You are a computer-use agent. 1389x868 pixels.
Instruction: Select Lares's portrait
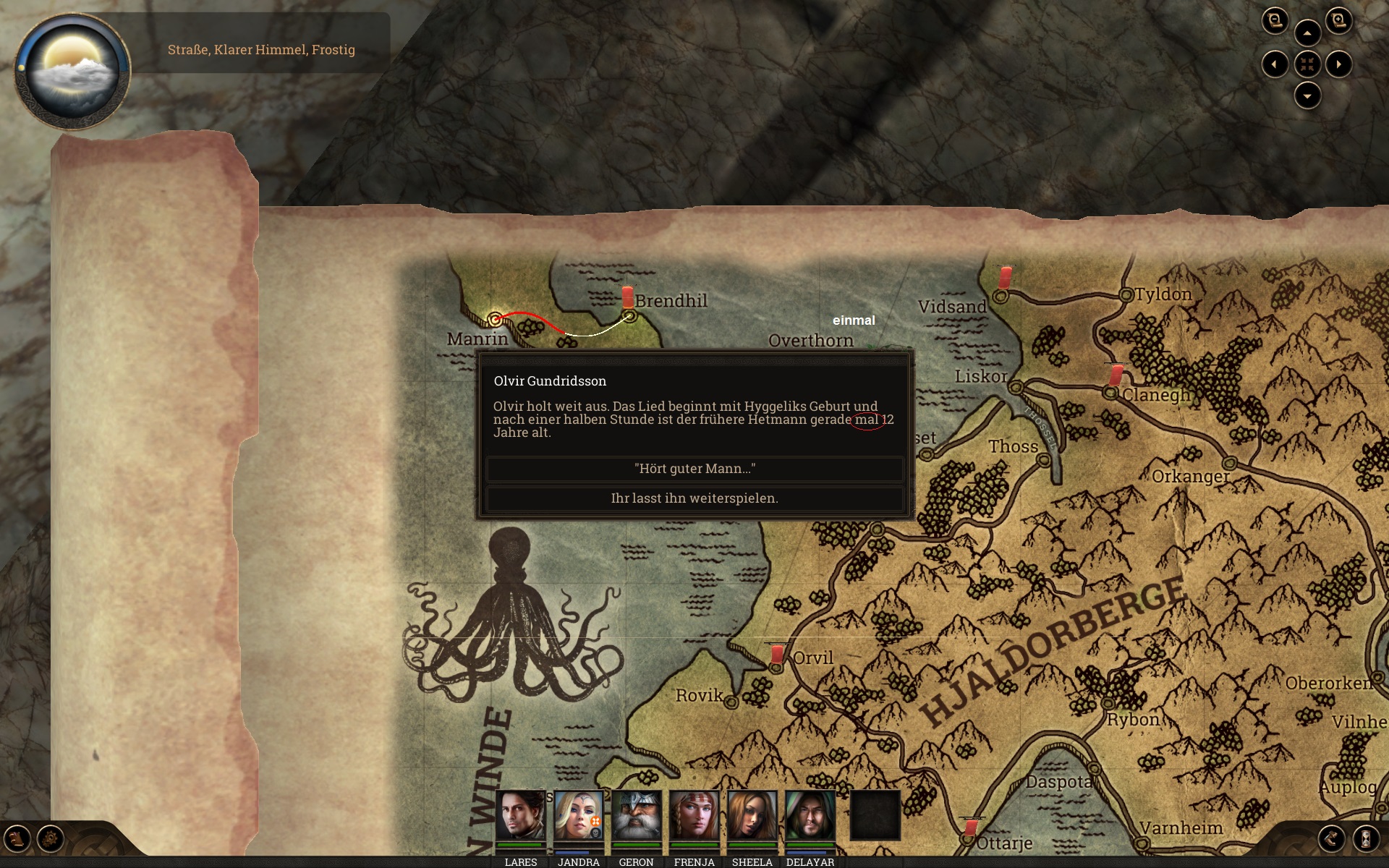[520, 815]
